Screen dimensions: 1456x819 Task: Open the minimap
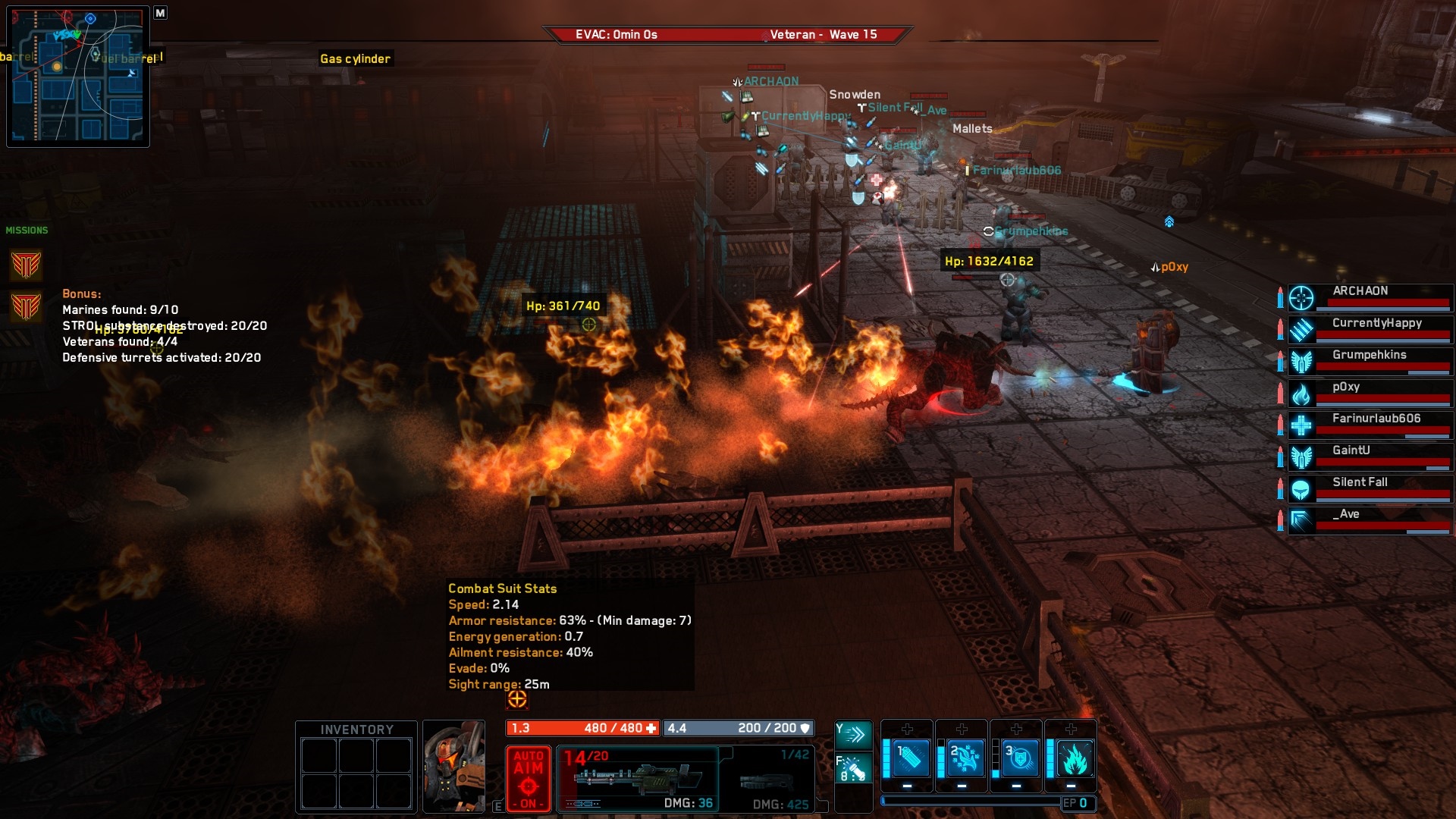click(x=78, y=77)
